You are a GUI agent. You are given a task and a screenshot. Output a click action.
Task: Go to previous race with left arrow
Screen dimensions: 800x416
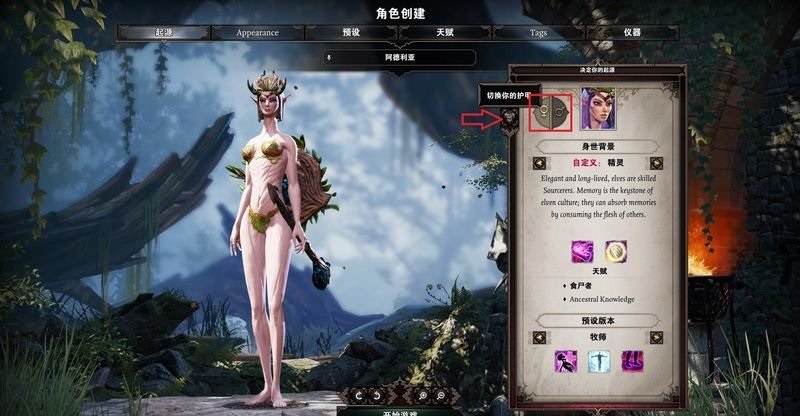tap(538, 163)
